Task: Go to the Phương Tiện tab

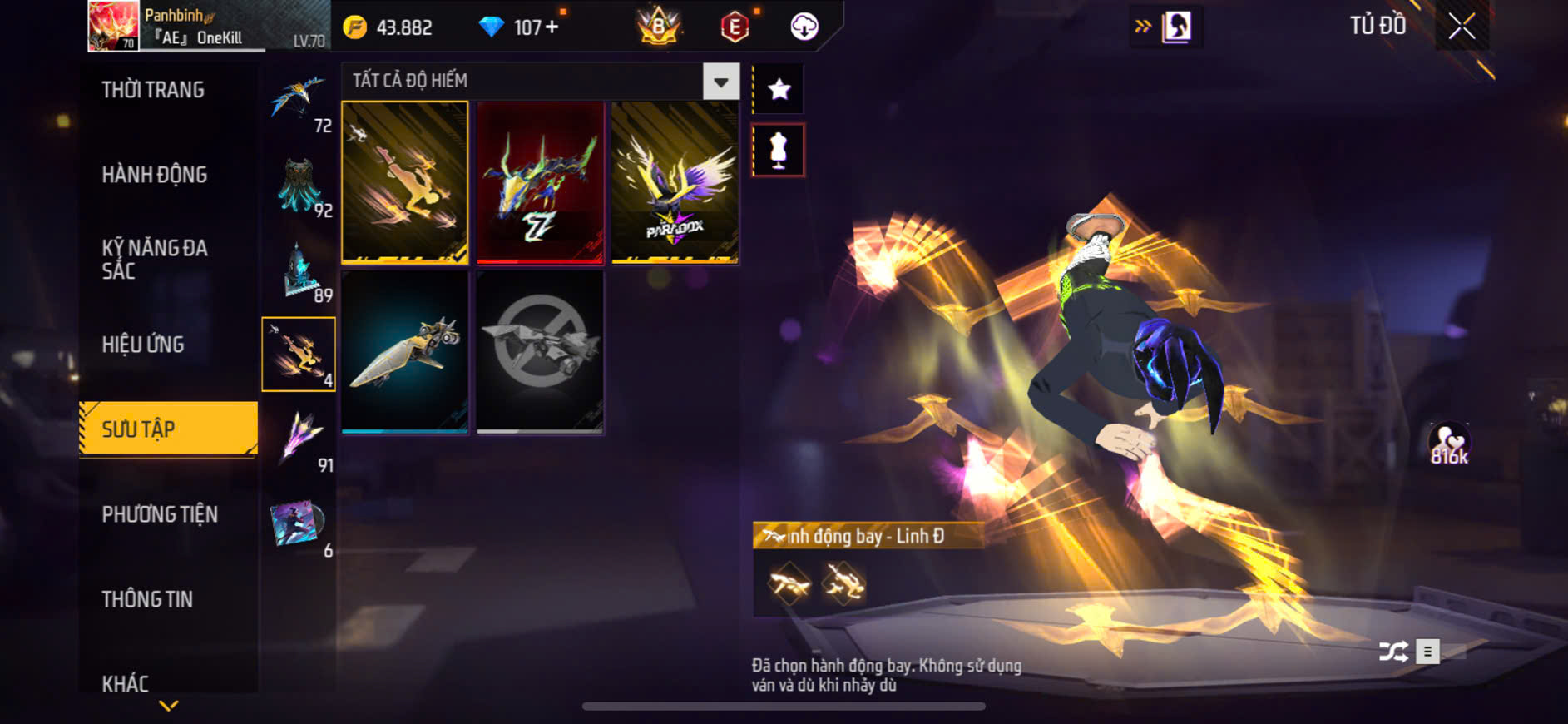Action: coord(160,514)
